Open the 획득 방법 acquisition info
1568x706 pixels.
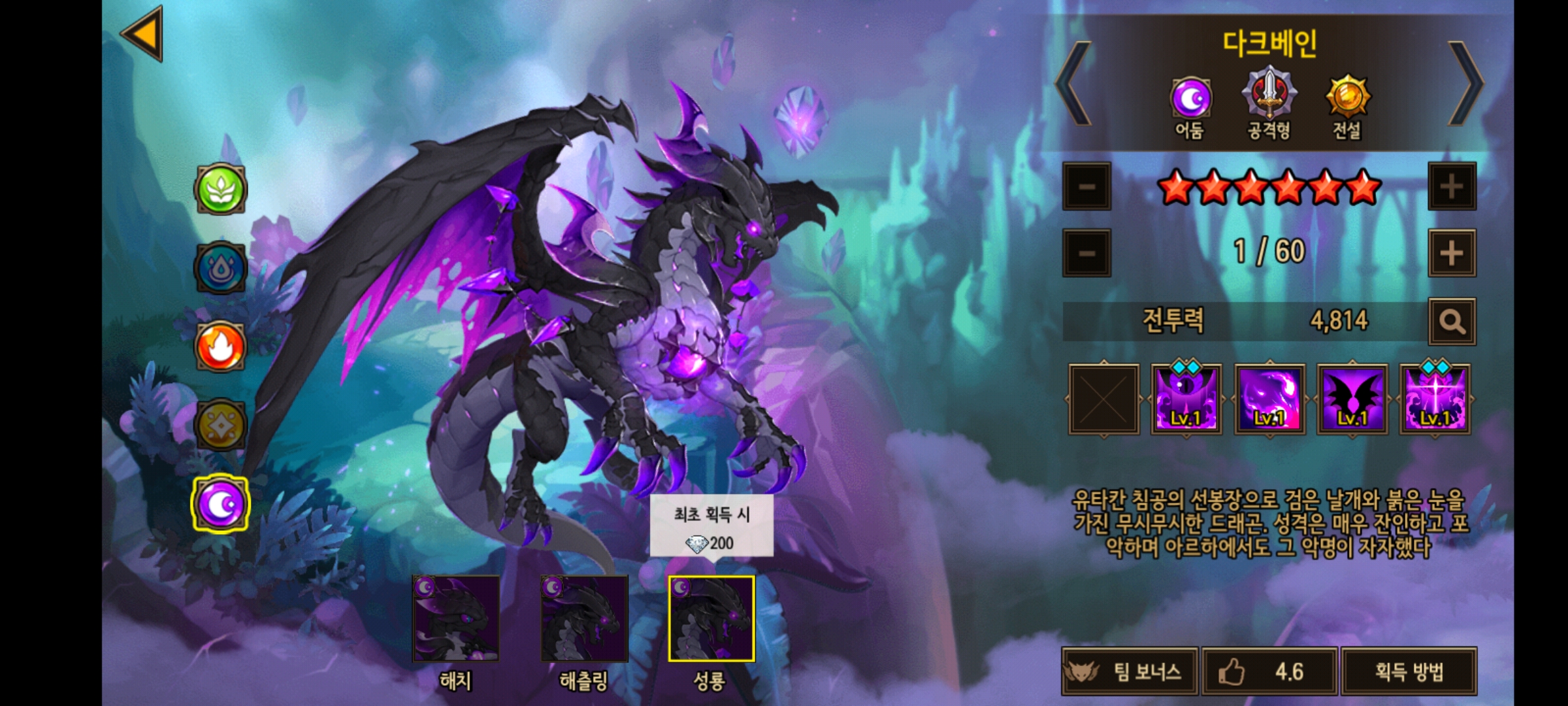click(1409, 671)
